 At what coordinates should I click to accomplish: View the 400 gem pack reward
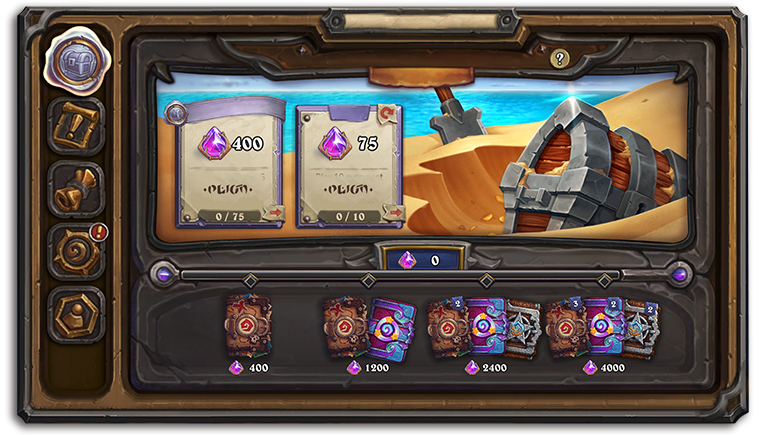(x=248, y=325)
